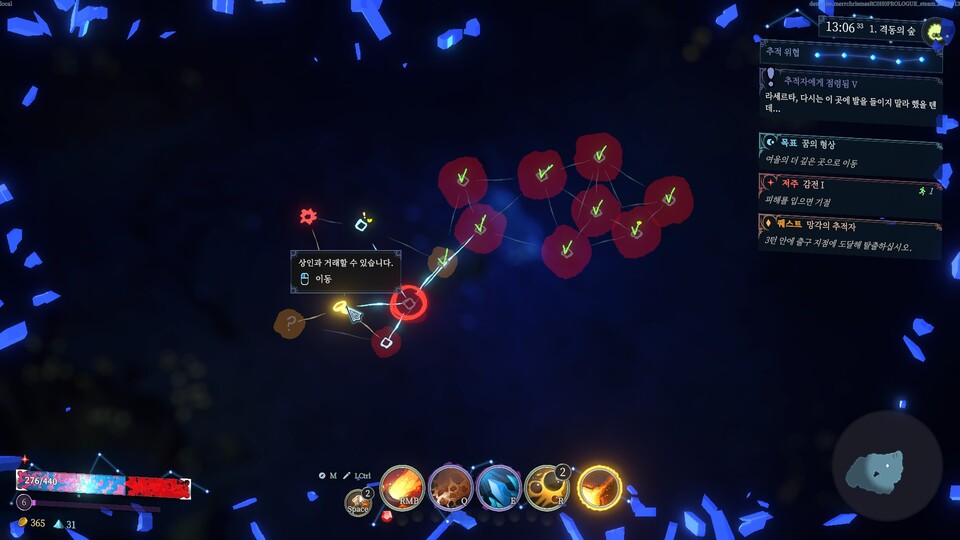Open the 추적 위협 pursuit threat panel
This screenshot has height=540, width=960.
(850, 52)
